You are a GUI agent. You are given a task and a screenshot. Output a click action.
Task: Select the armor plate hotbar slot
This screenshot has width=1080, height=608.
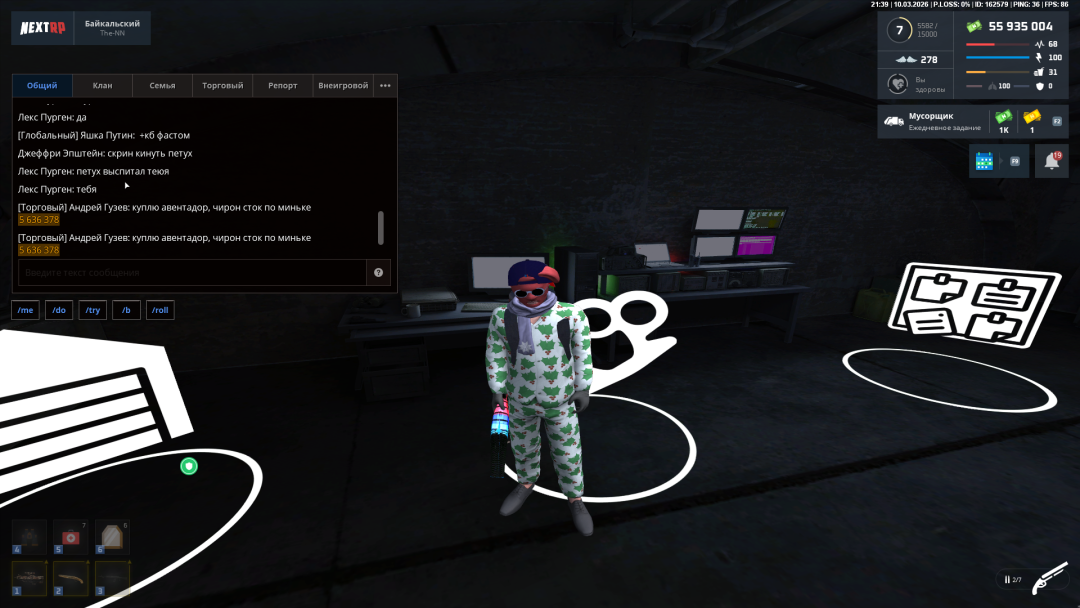pos(113,537)
